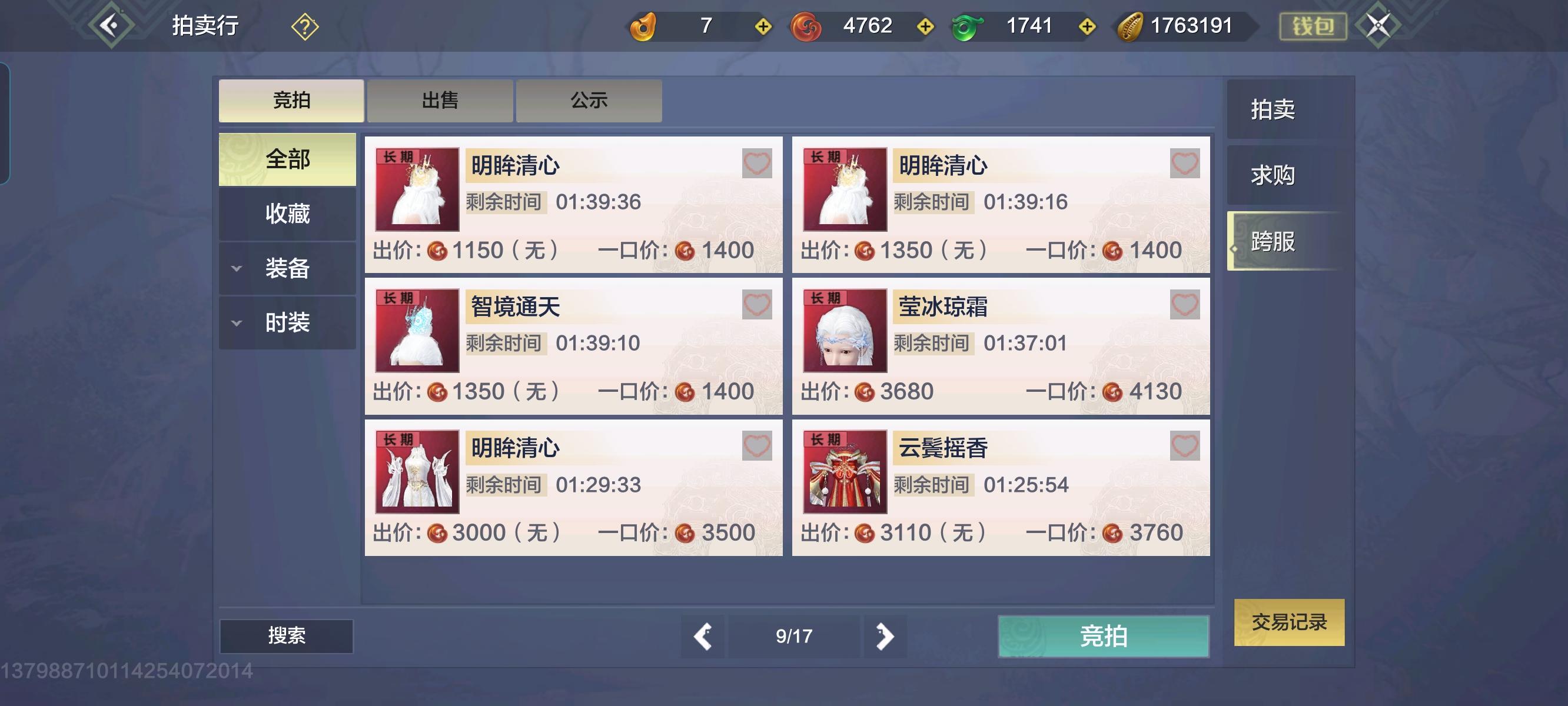
Task: Expand the 装备 category chevron
Action: (x=236, y=268)
